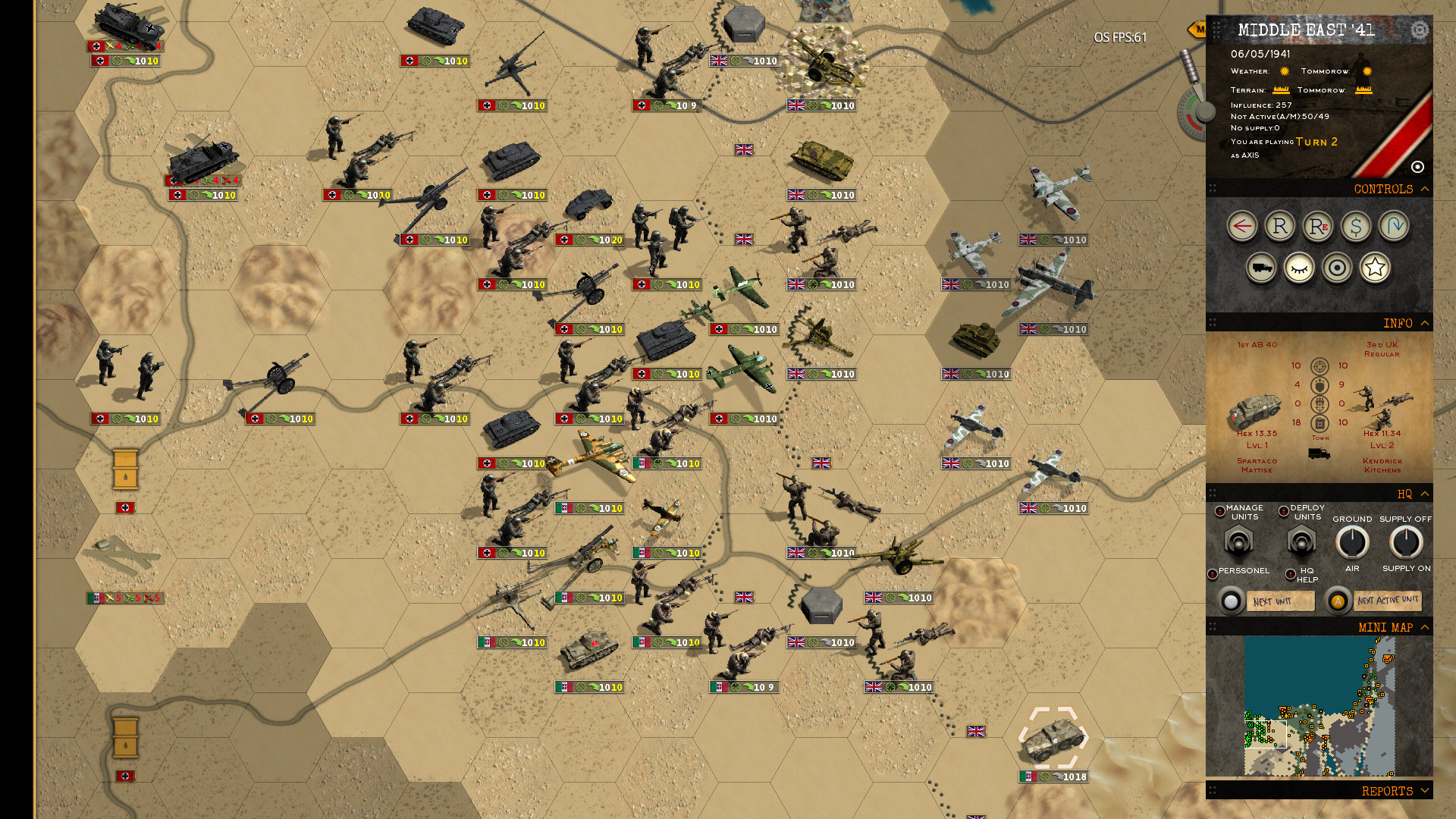Open the settings gear in the header
The height and width of the screenshot is (819, 1456).
(x=1419, y=30)
